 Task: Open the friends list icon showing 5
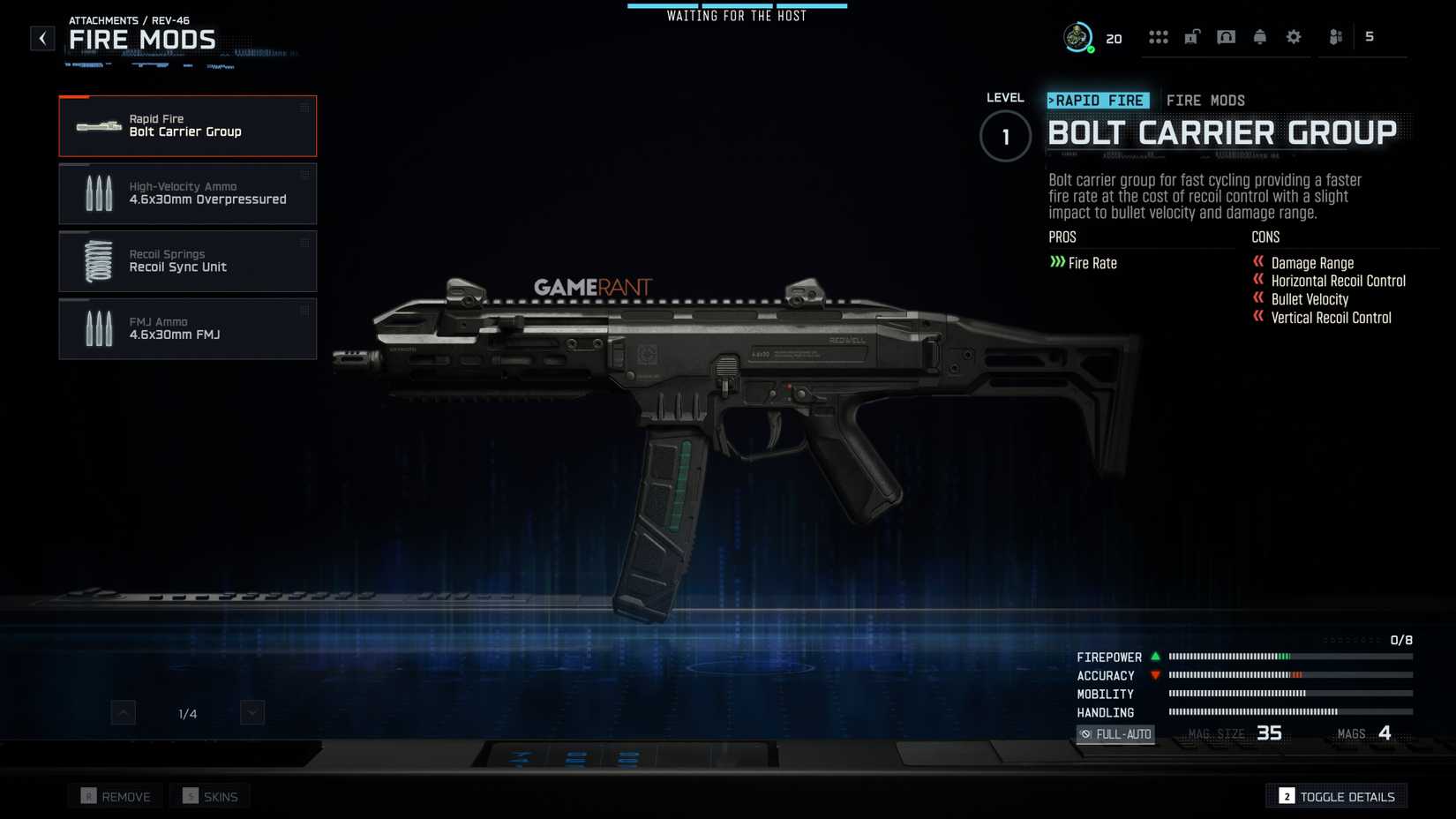[x=1334, y=36]
